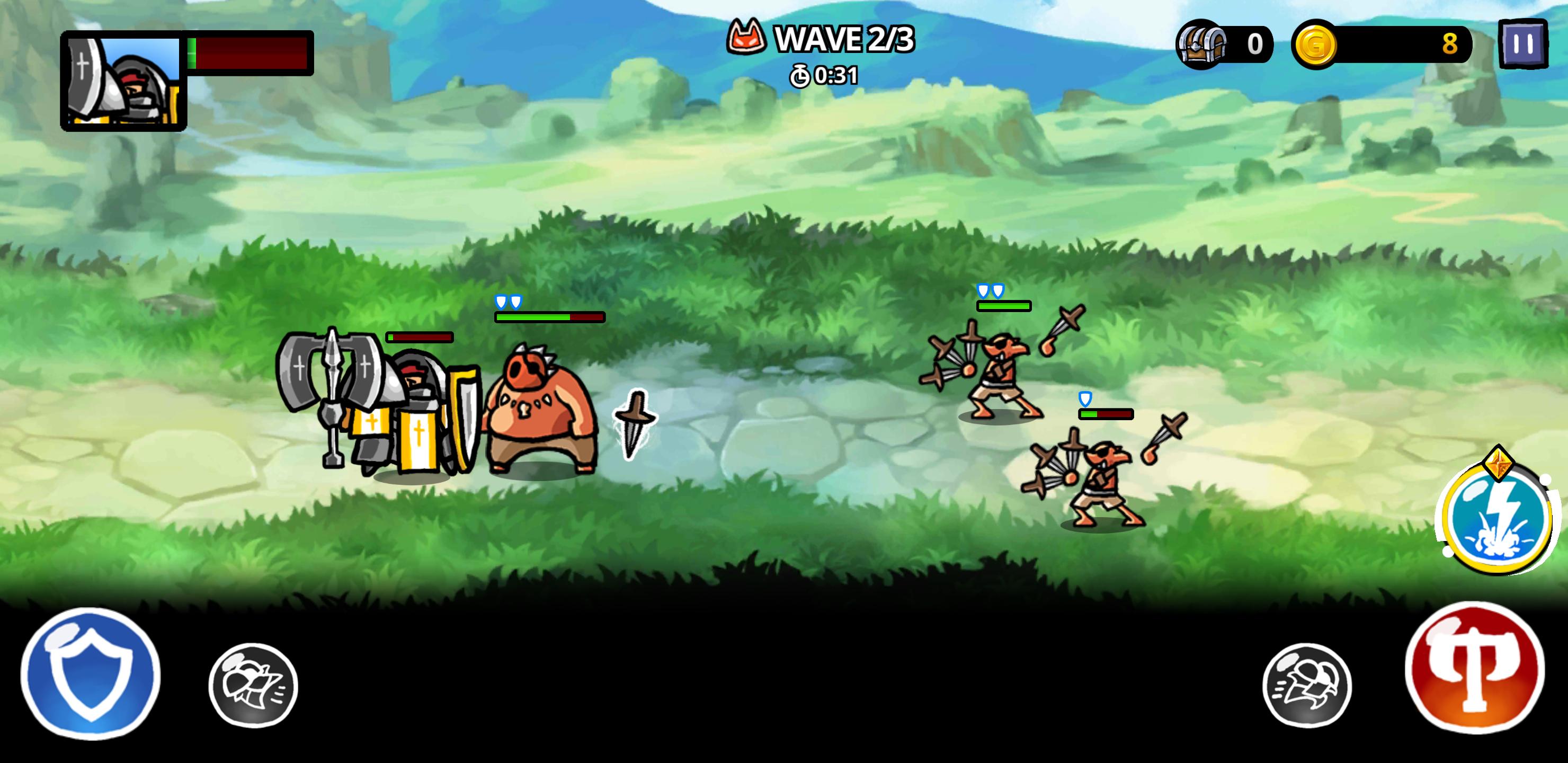Tap the red axe attack button
Image resolution: width=1568 pixels, height=763 pixels.
click(x=1474, y=668)
